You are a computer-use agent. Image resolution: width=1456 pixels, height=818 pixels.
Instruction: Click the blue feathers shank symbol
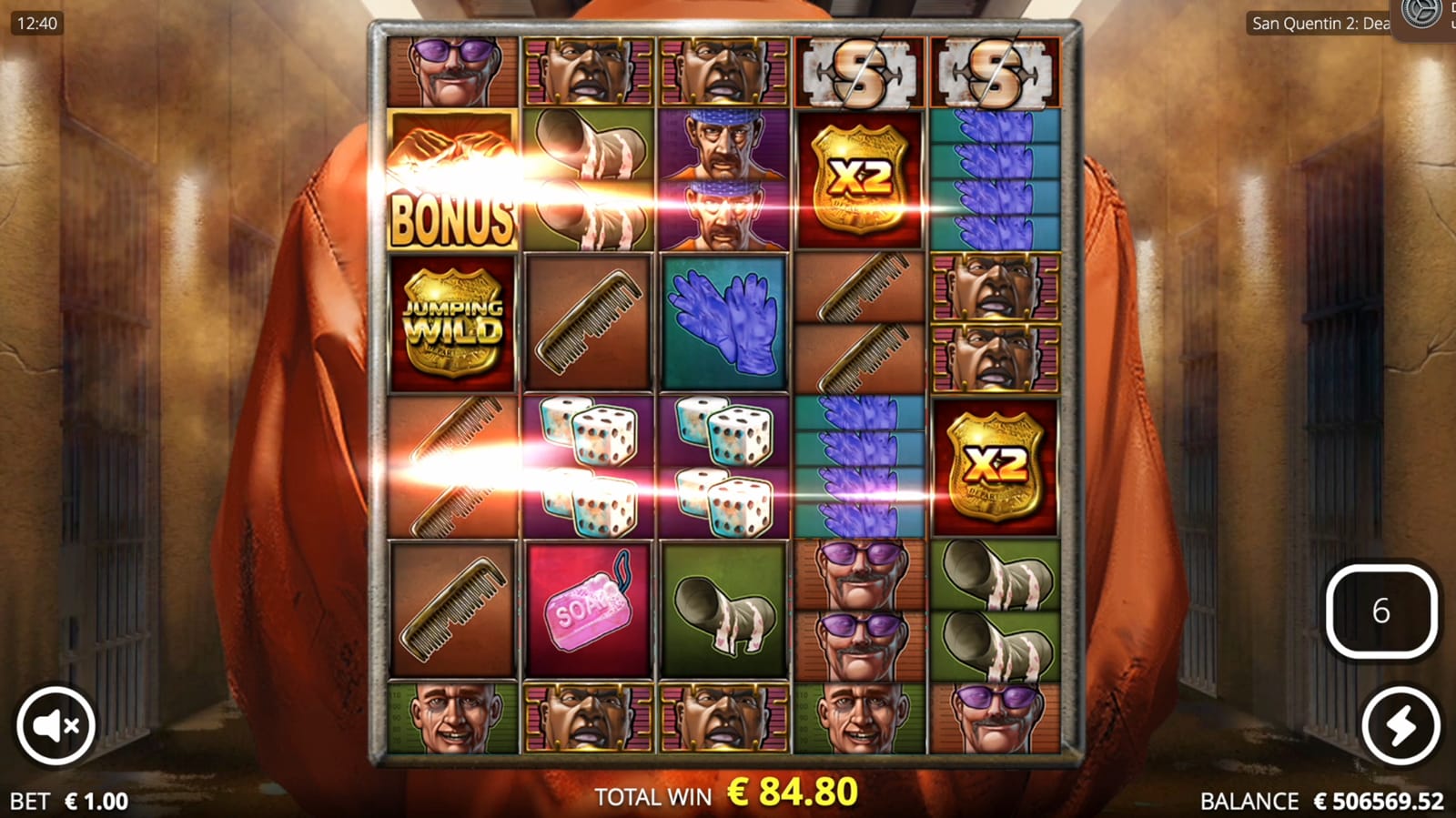[x=996, y=173]
